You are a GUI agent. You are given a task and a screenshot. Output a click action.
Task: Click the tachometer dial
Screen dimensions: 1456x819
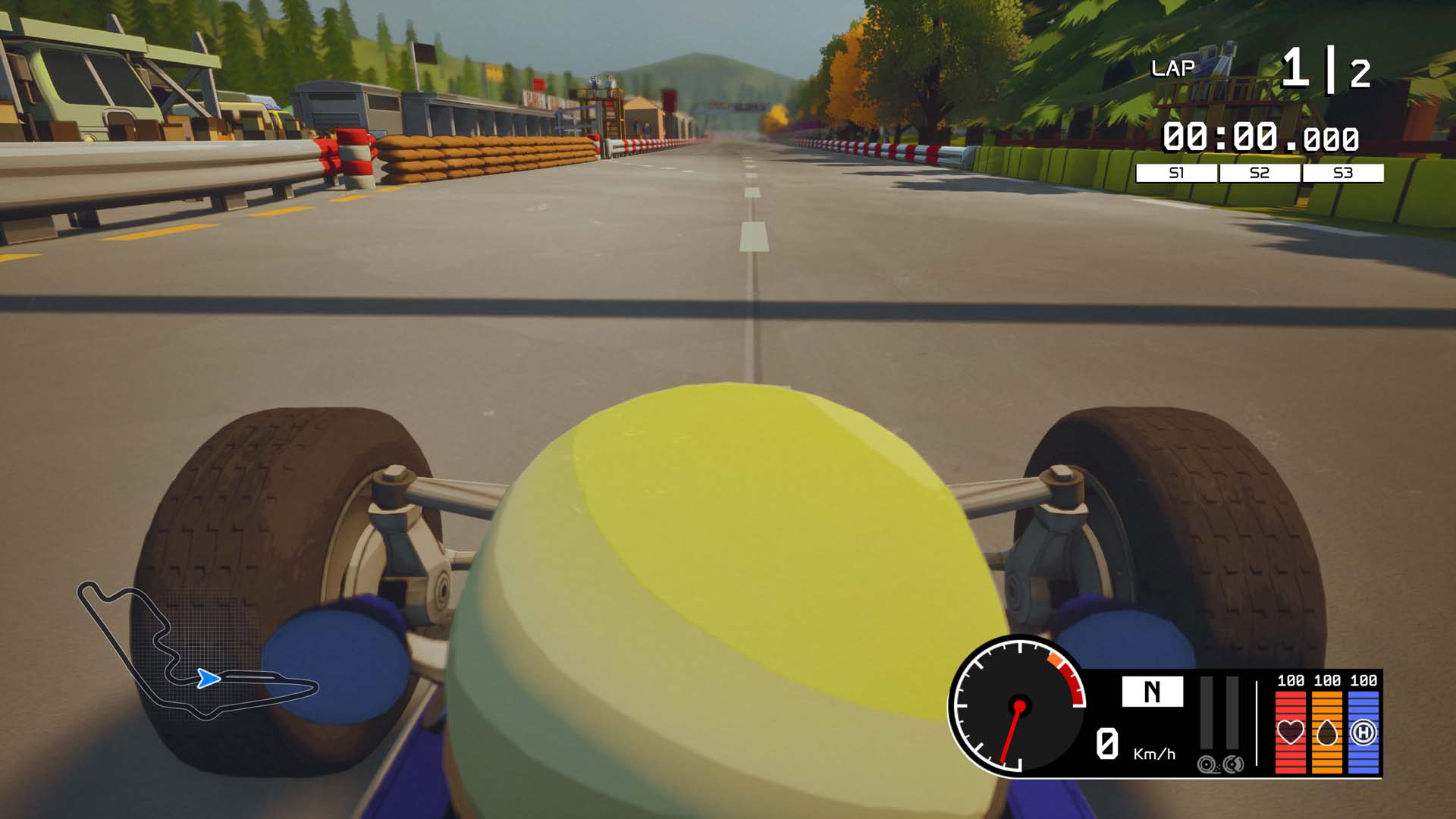point(1018,706)
